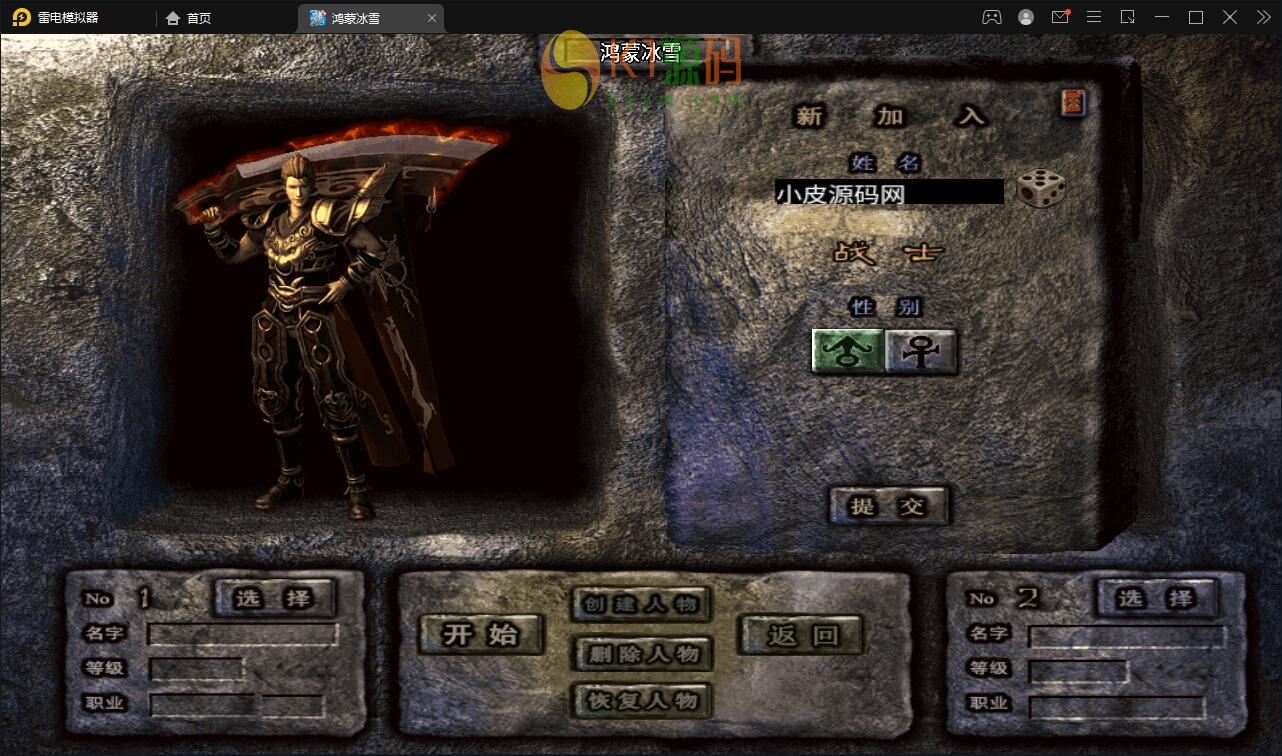The image size is (1282, 756).
Task: Roll a random name with the dice
Action: coord(1040,188)
